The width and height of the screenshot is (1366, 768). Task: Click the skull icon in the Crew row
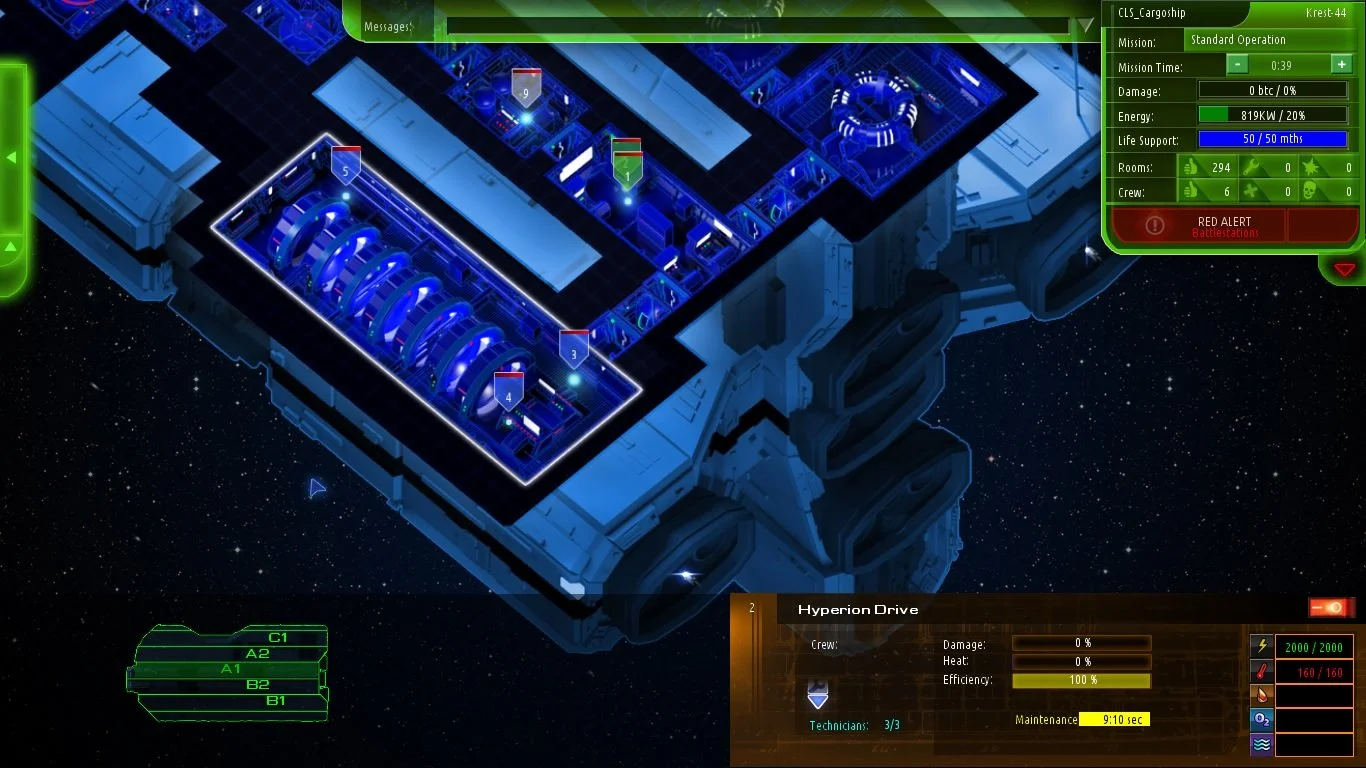point(1306,192)
